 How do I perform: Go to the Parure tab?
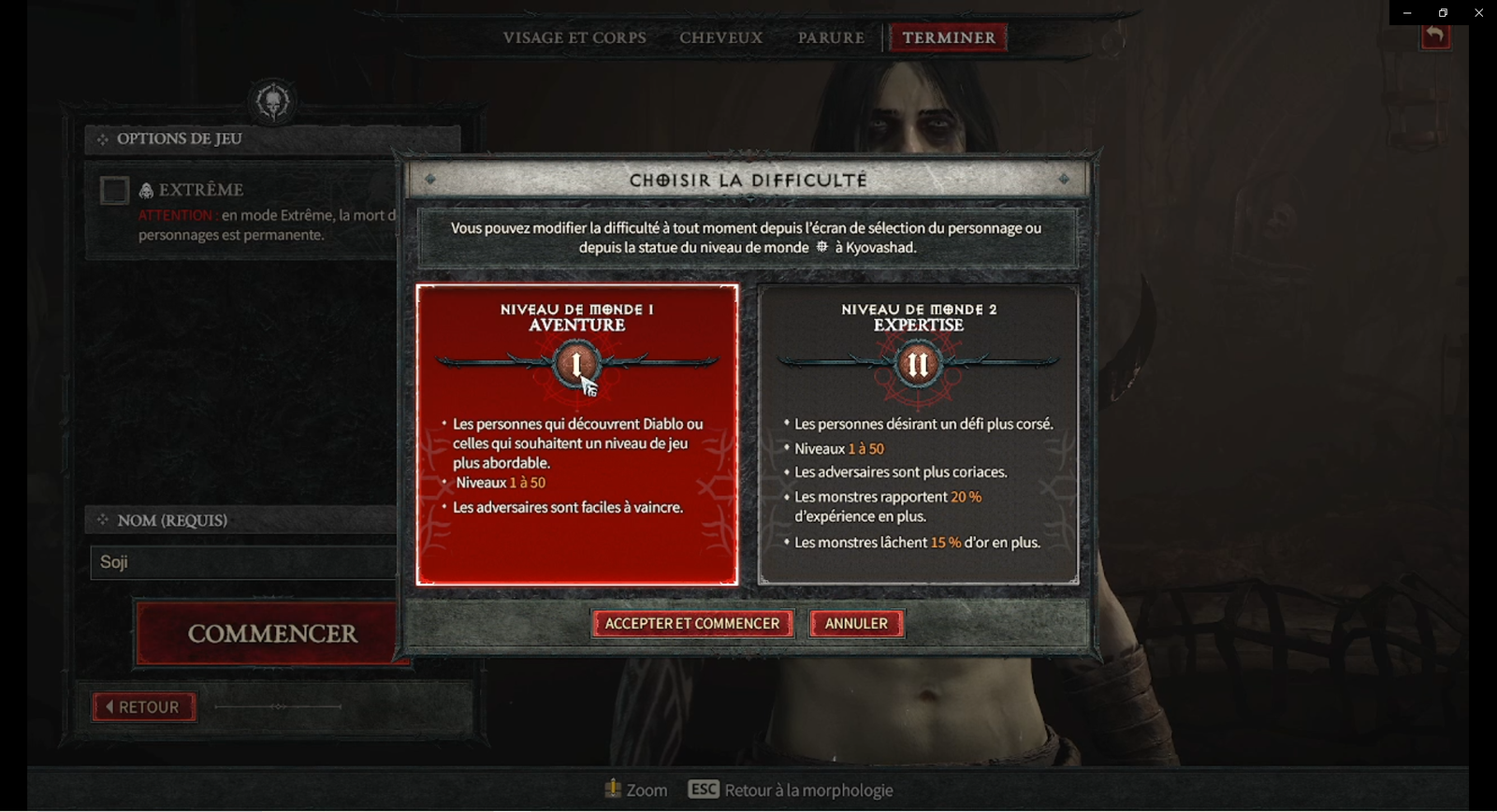[x=831, y=38]
